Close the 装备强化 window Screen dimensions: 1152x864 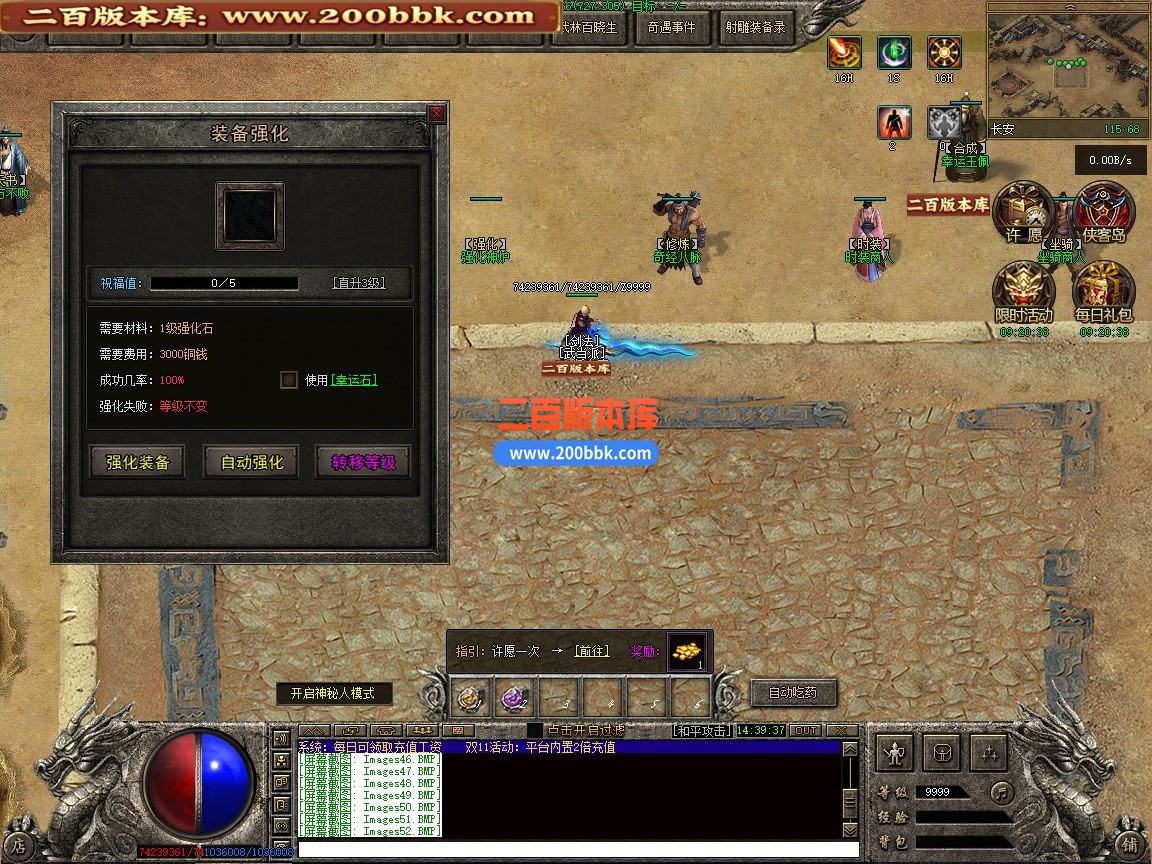[x=436, y=114]
